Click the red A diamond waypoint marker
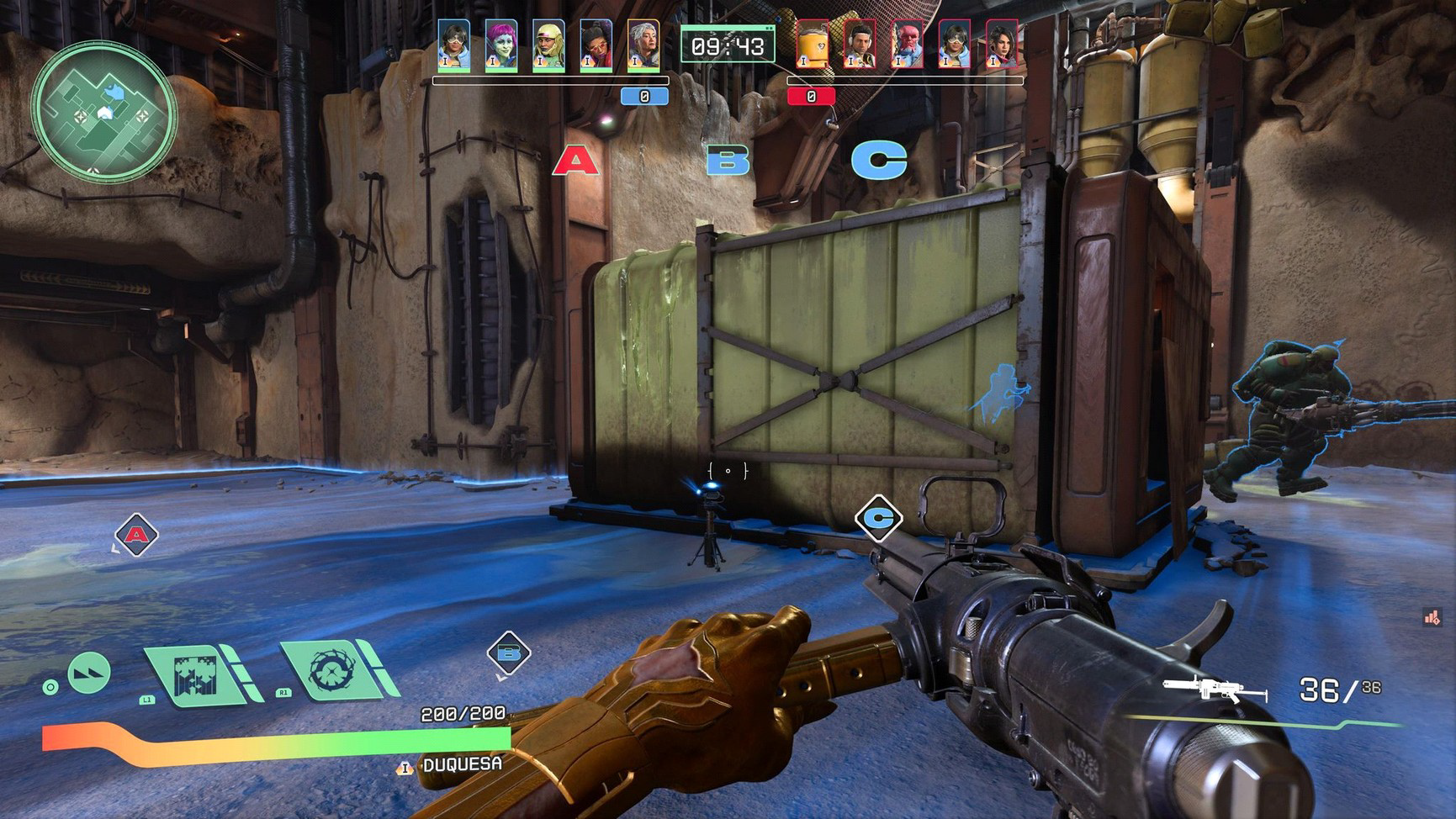The height and width of the screenshot is (819, 1456). (x=136, y=534)
